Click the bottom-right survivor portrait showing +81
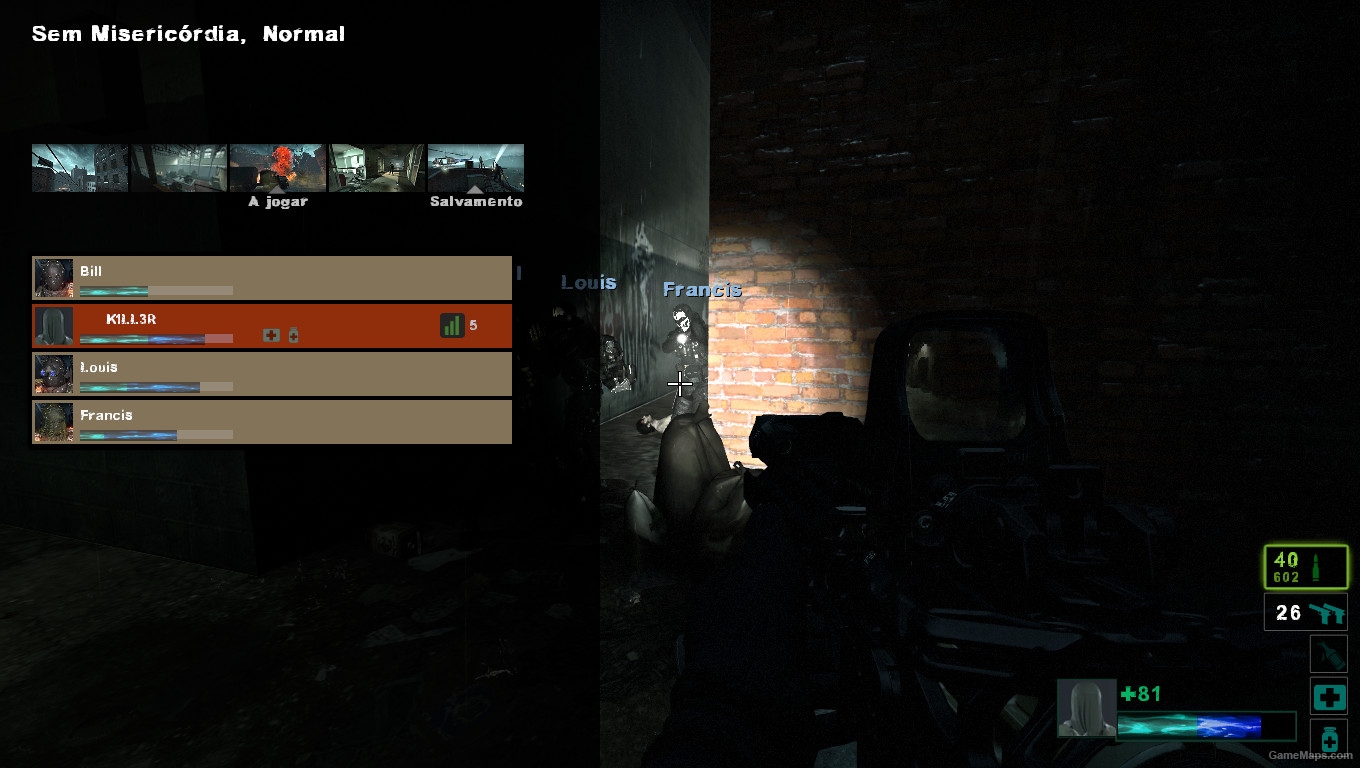Screen dimensions: 1360x768 [x=1087, y=707]
